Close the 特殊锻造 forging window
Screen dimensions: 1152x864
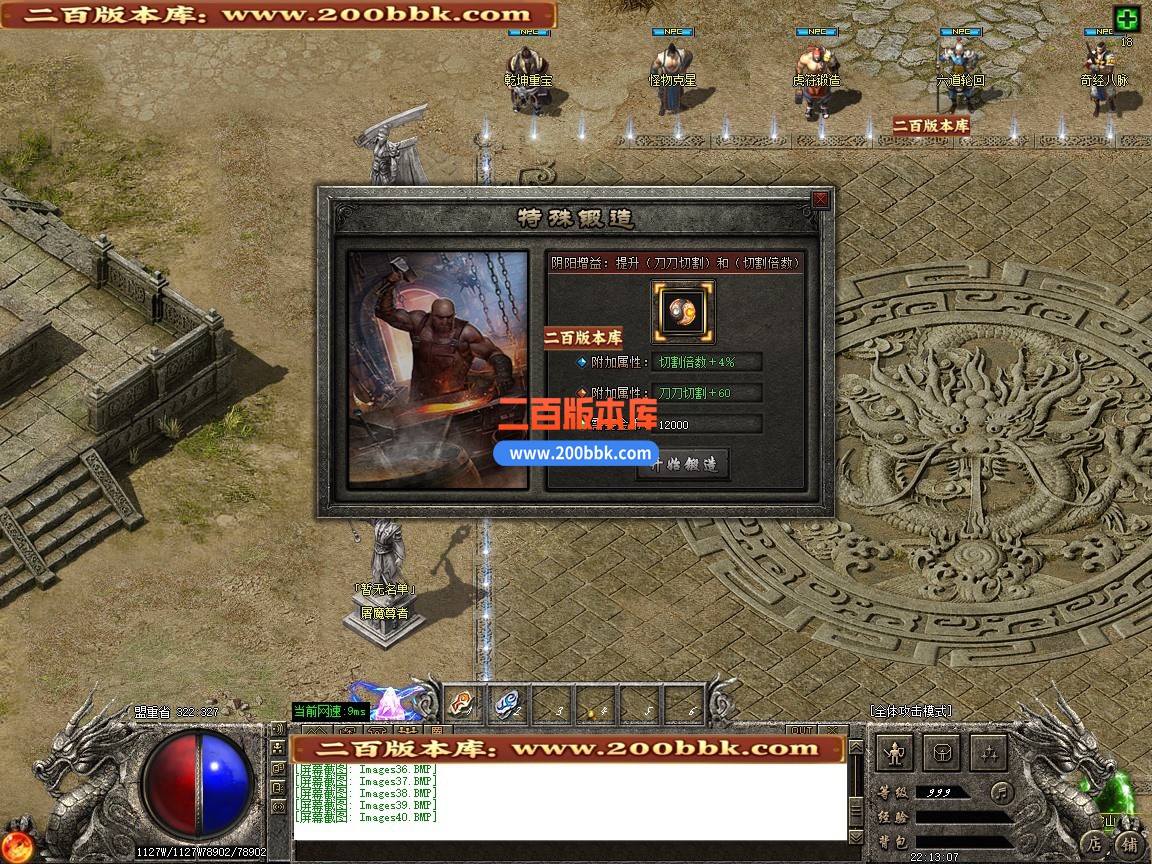tap(820, 200)
